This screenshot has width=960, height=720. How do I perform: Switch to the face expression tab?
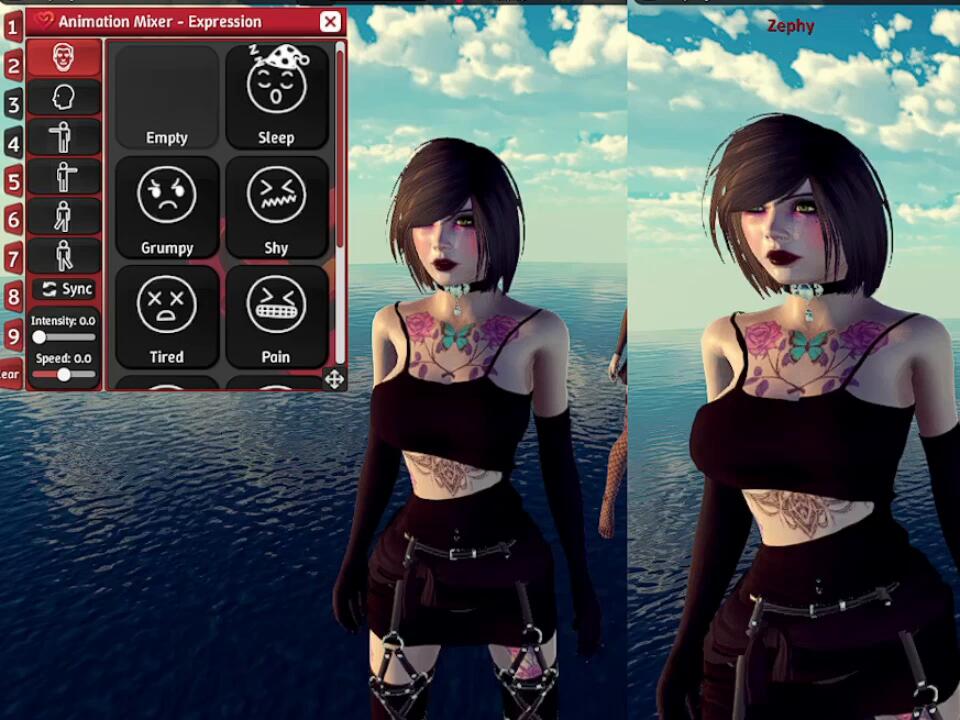(63, 58)
